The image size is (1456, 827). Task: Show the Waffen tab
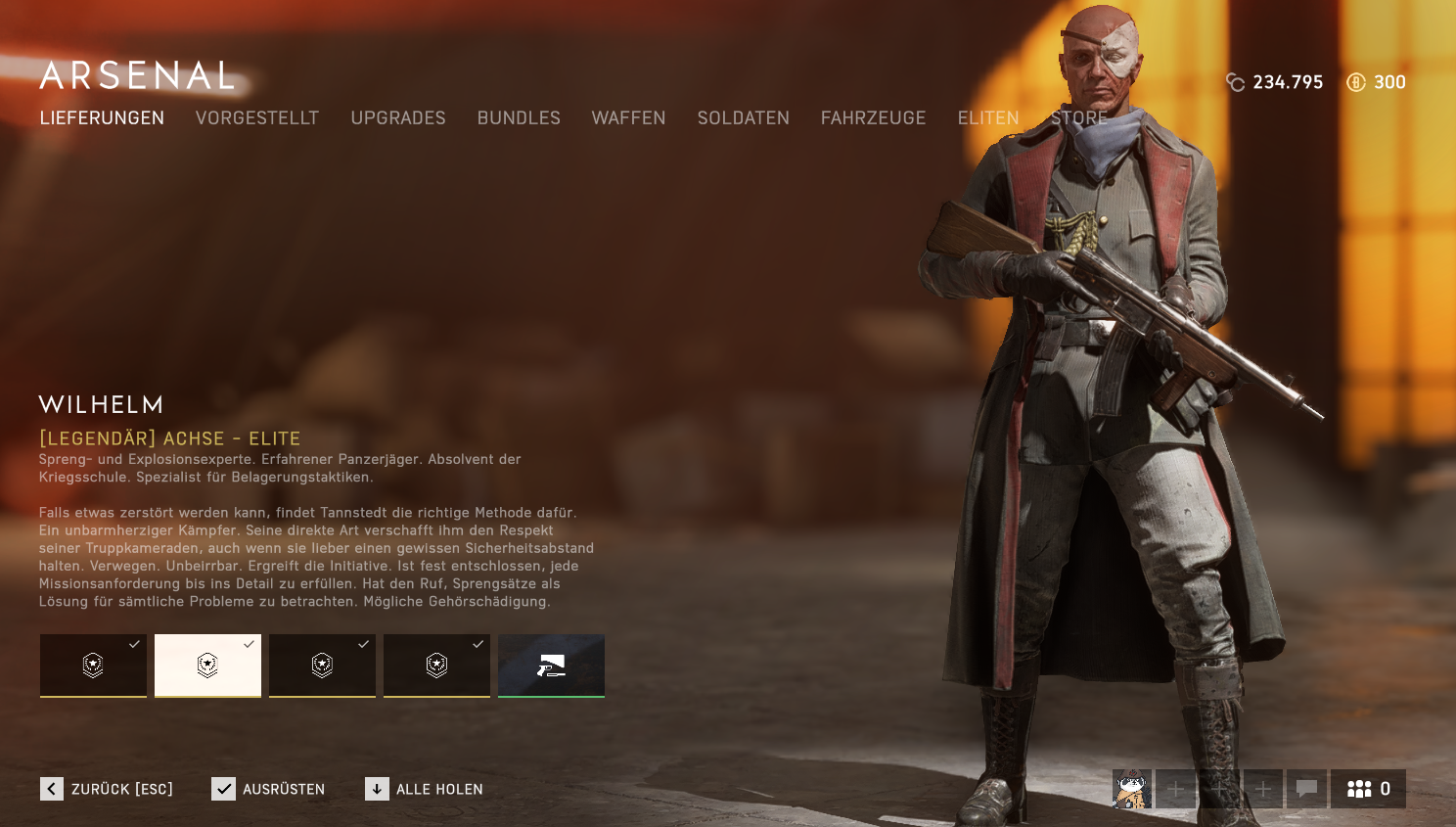point(628,118)
